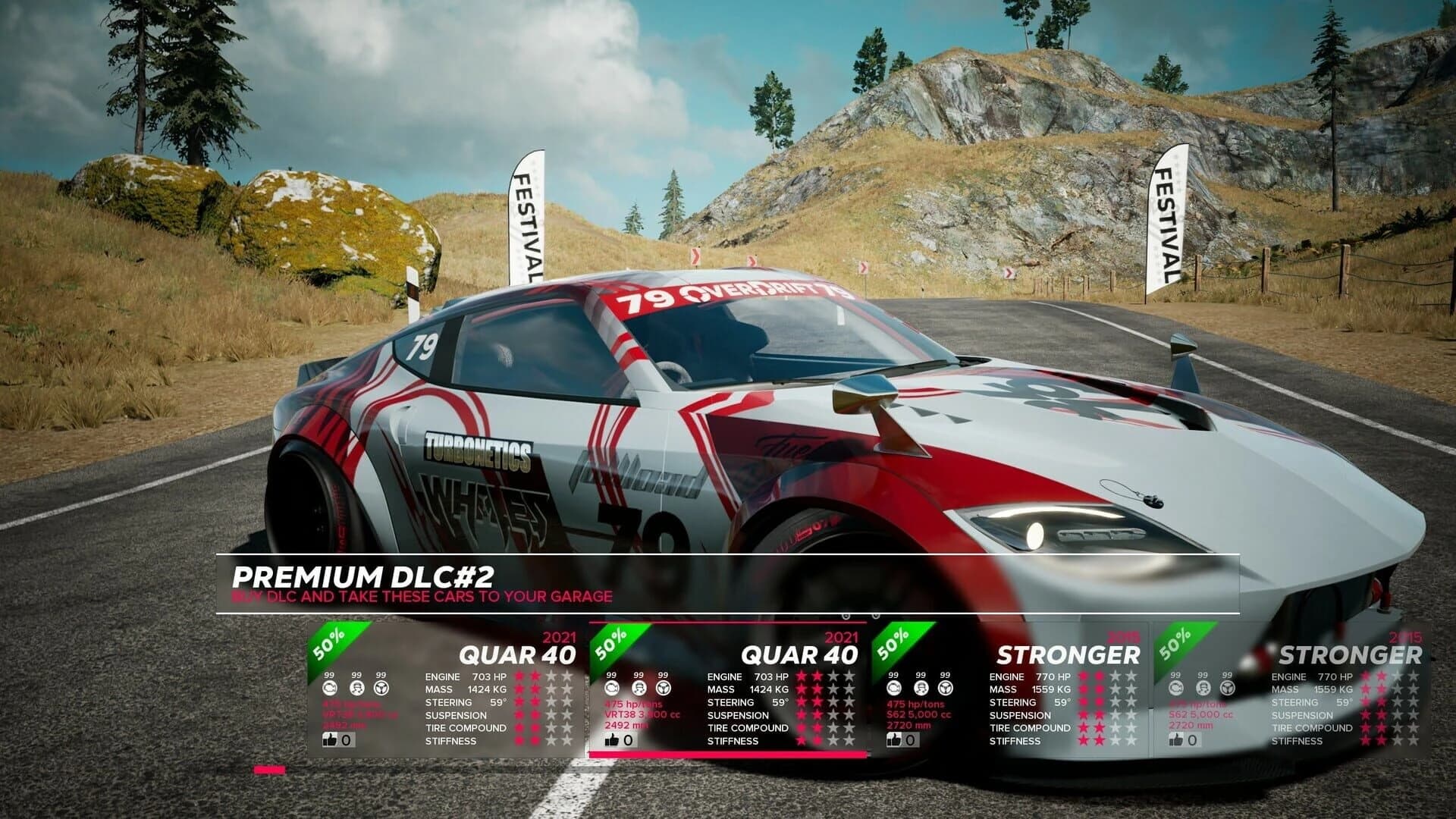Image resolution: width=1456 pixels, height=819 pixels.
Task: Select the driver icon on the first QUAR 40 card
Action: tap(356, 689)
